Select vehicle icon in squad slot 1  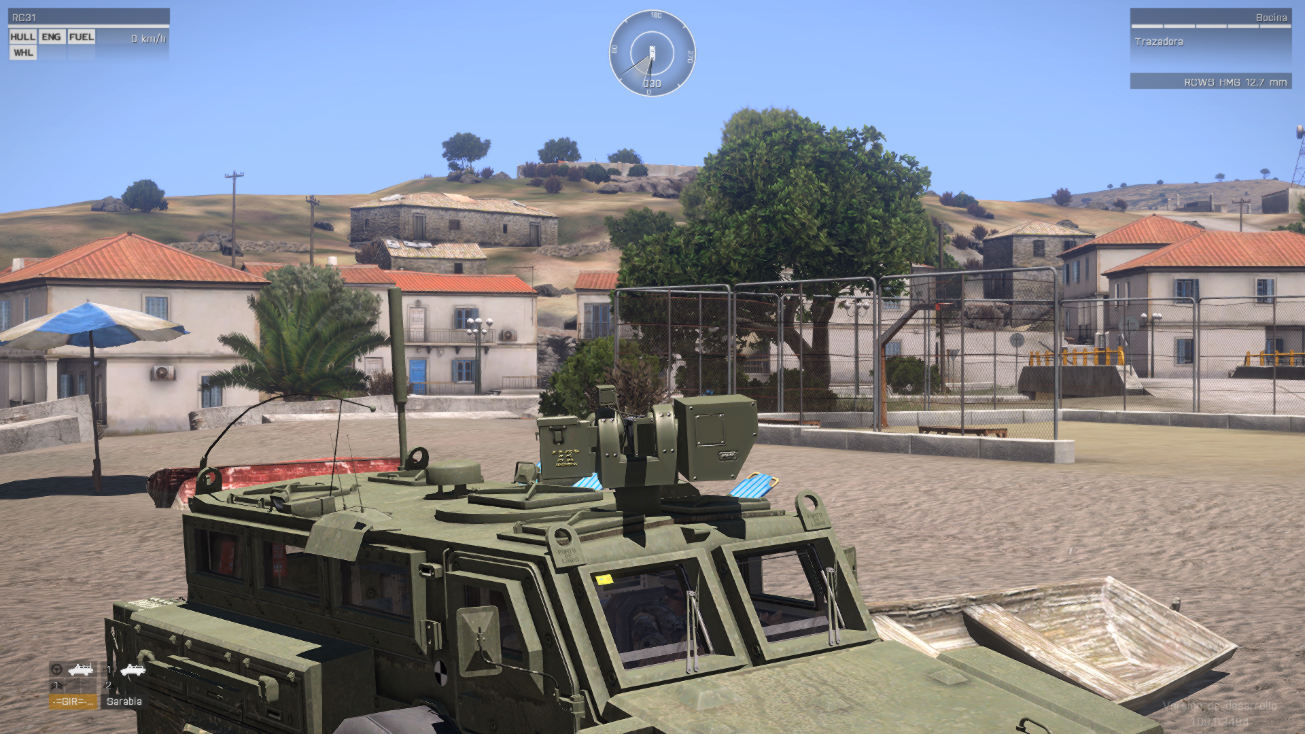(x=80, y=670)
